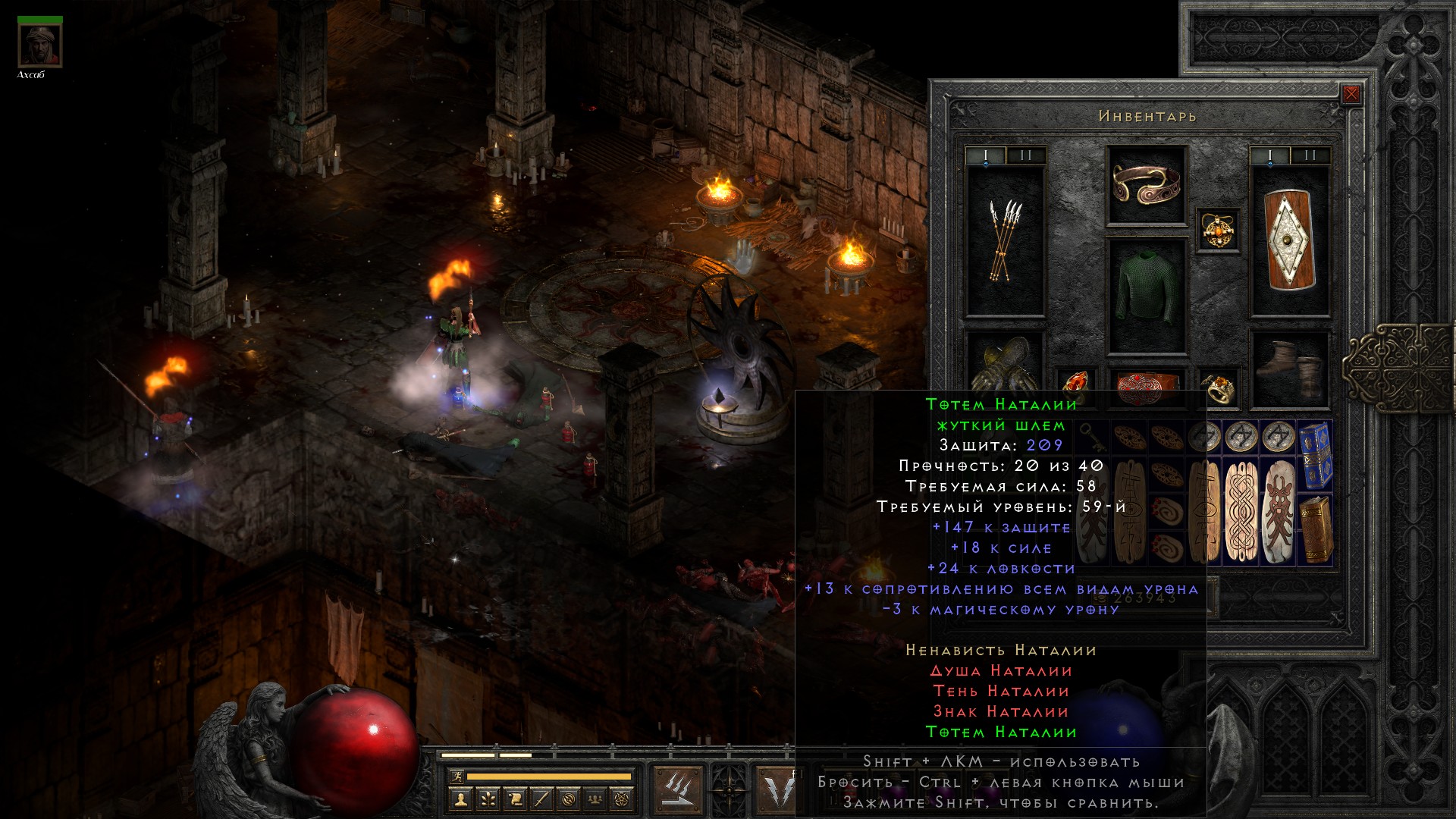Open the character sheet from mini menu

click(460, 799)
